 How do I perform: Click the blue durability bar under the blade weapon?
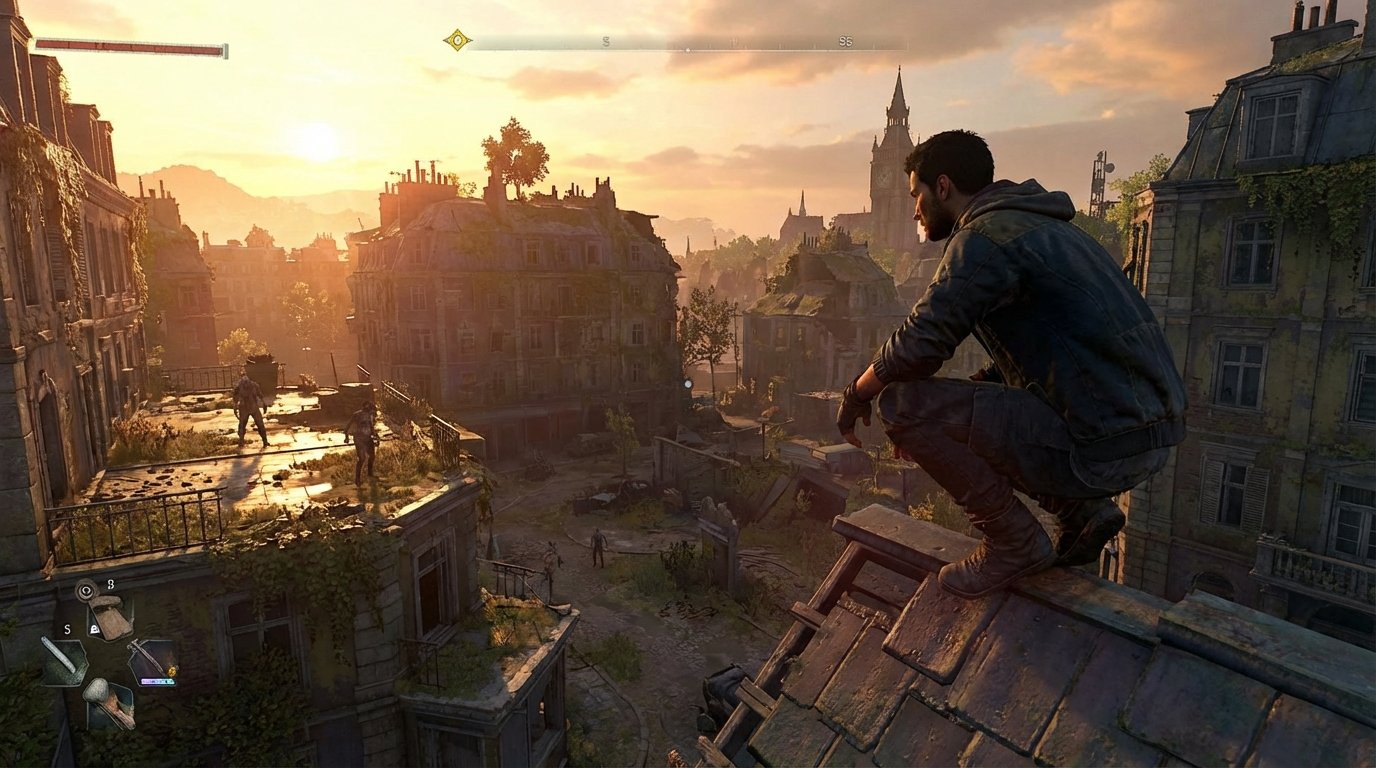click(x=157, y=682)
